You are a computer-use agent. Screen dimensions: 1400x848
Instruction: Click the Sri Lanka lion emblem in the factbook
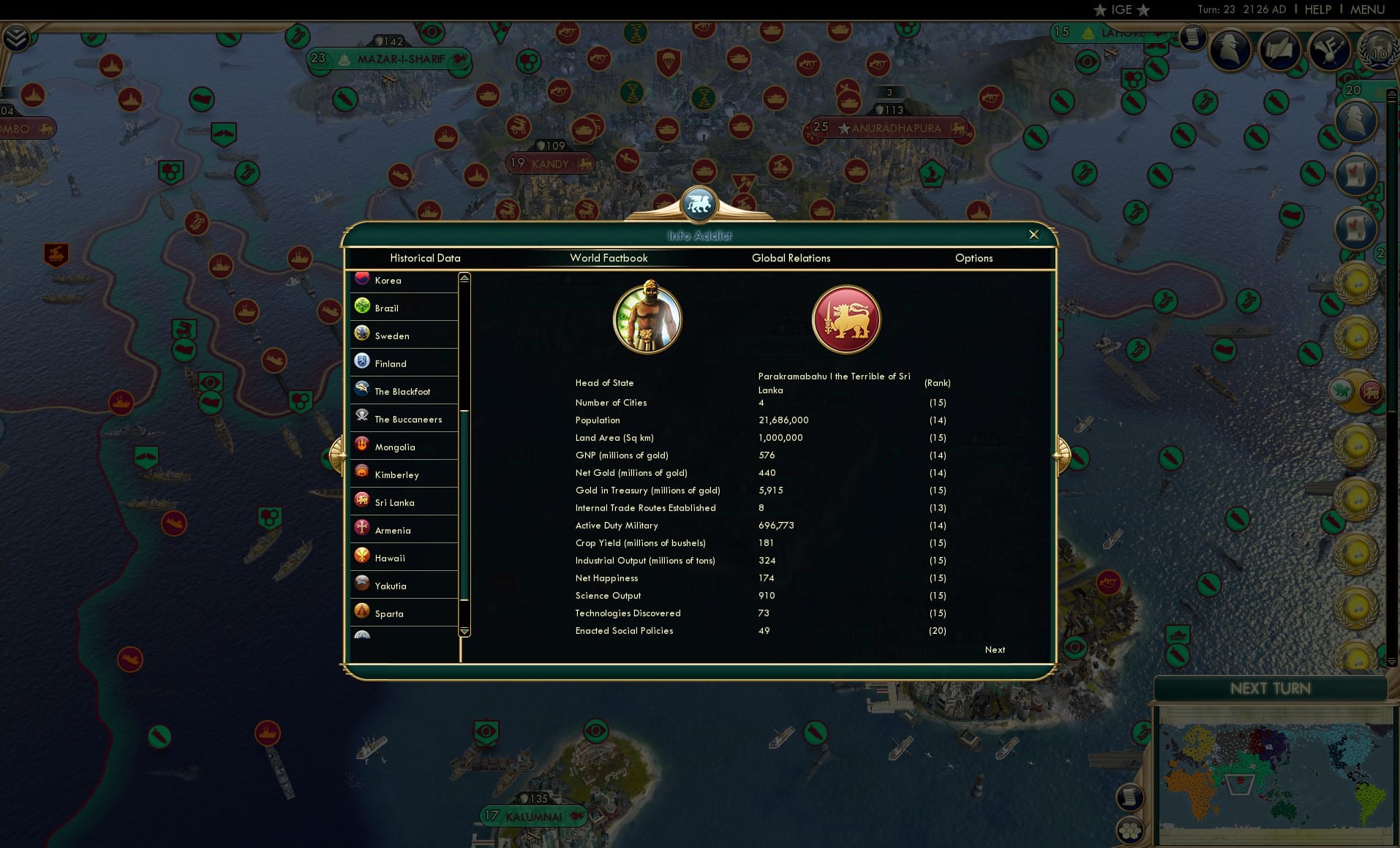tap(847, 319)
